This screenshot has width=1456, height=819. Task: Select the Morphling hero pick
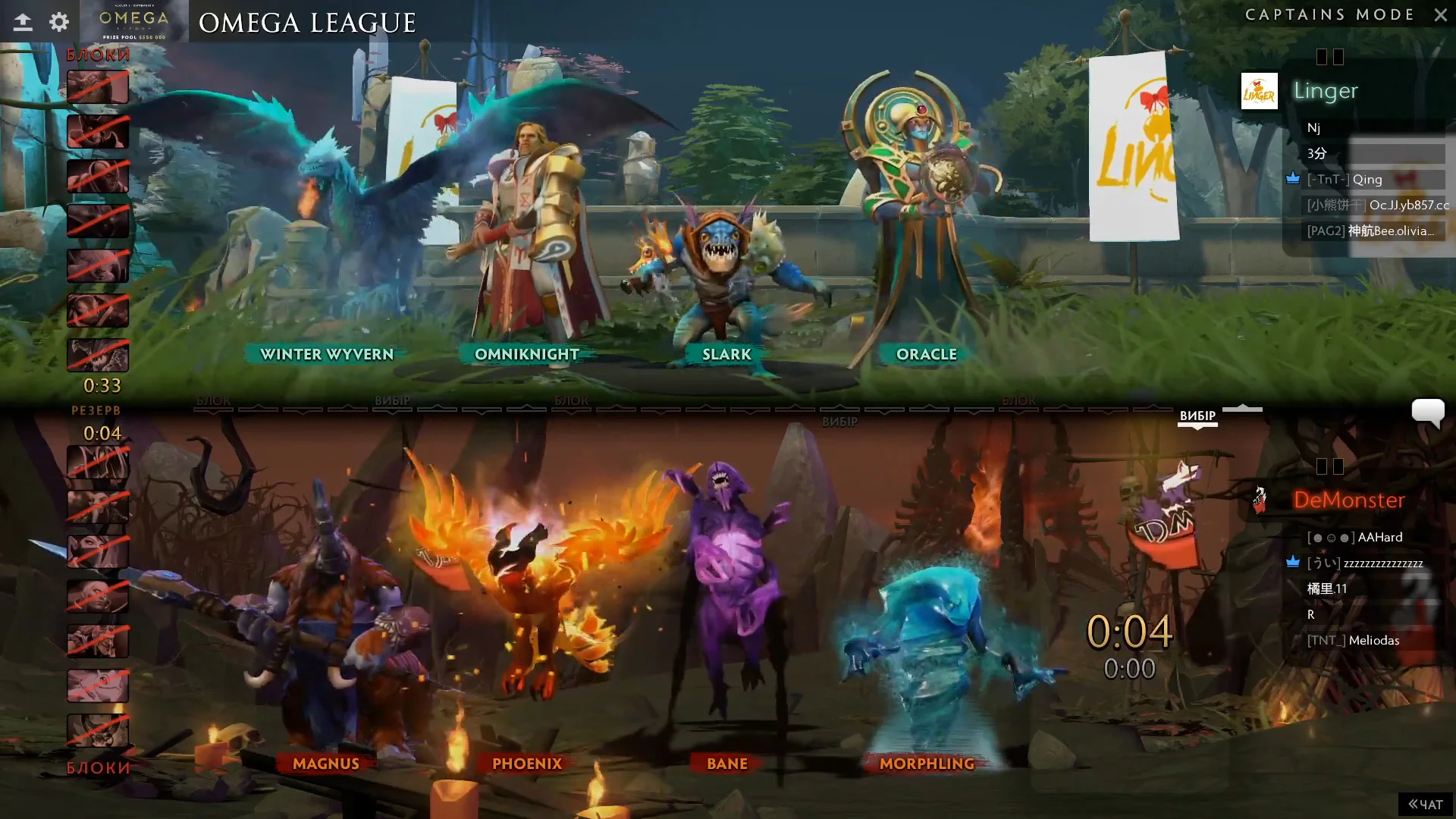927,764
